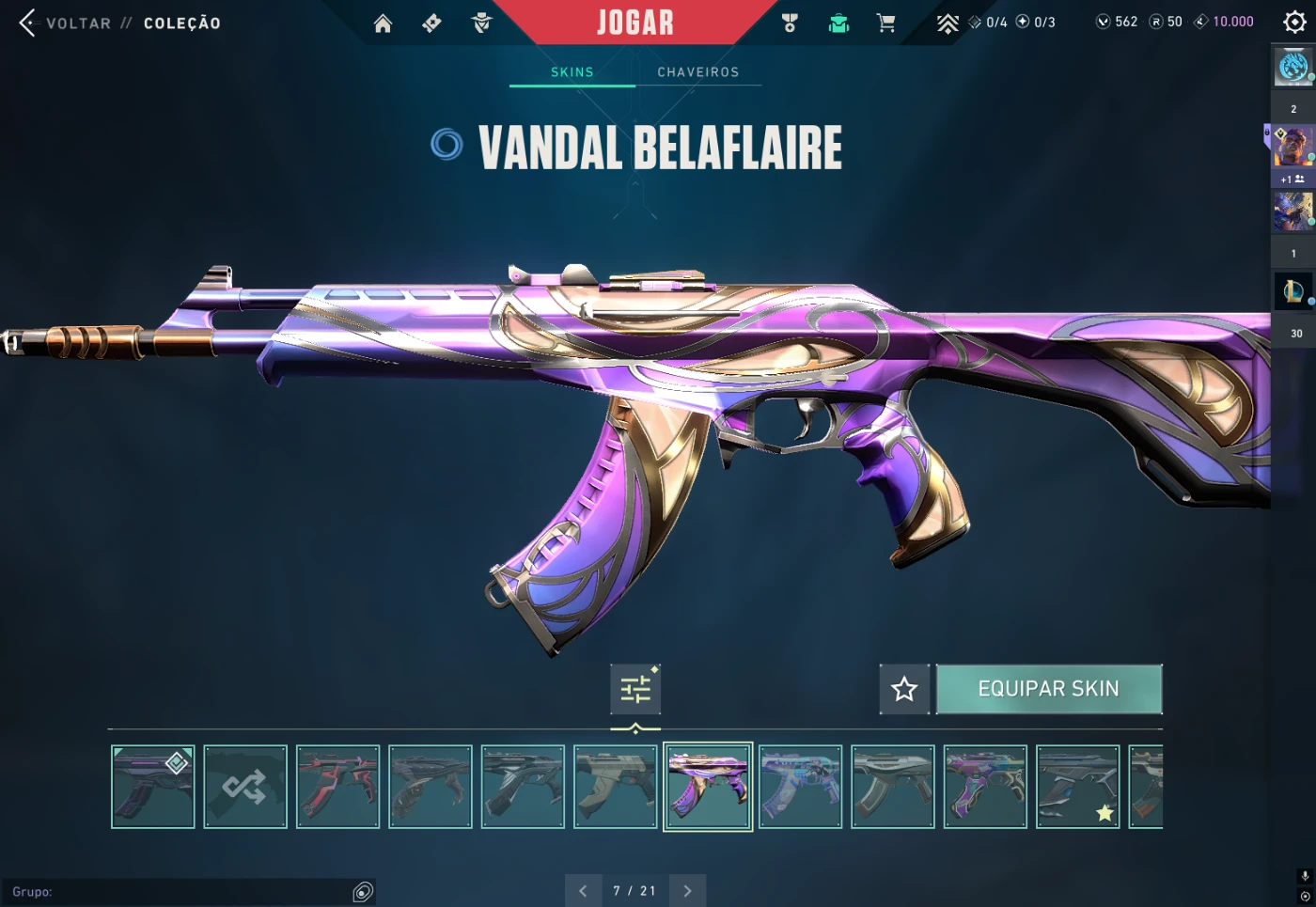
Task: Click the JOGAR play button
Action: 635,23
